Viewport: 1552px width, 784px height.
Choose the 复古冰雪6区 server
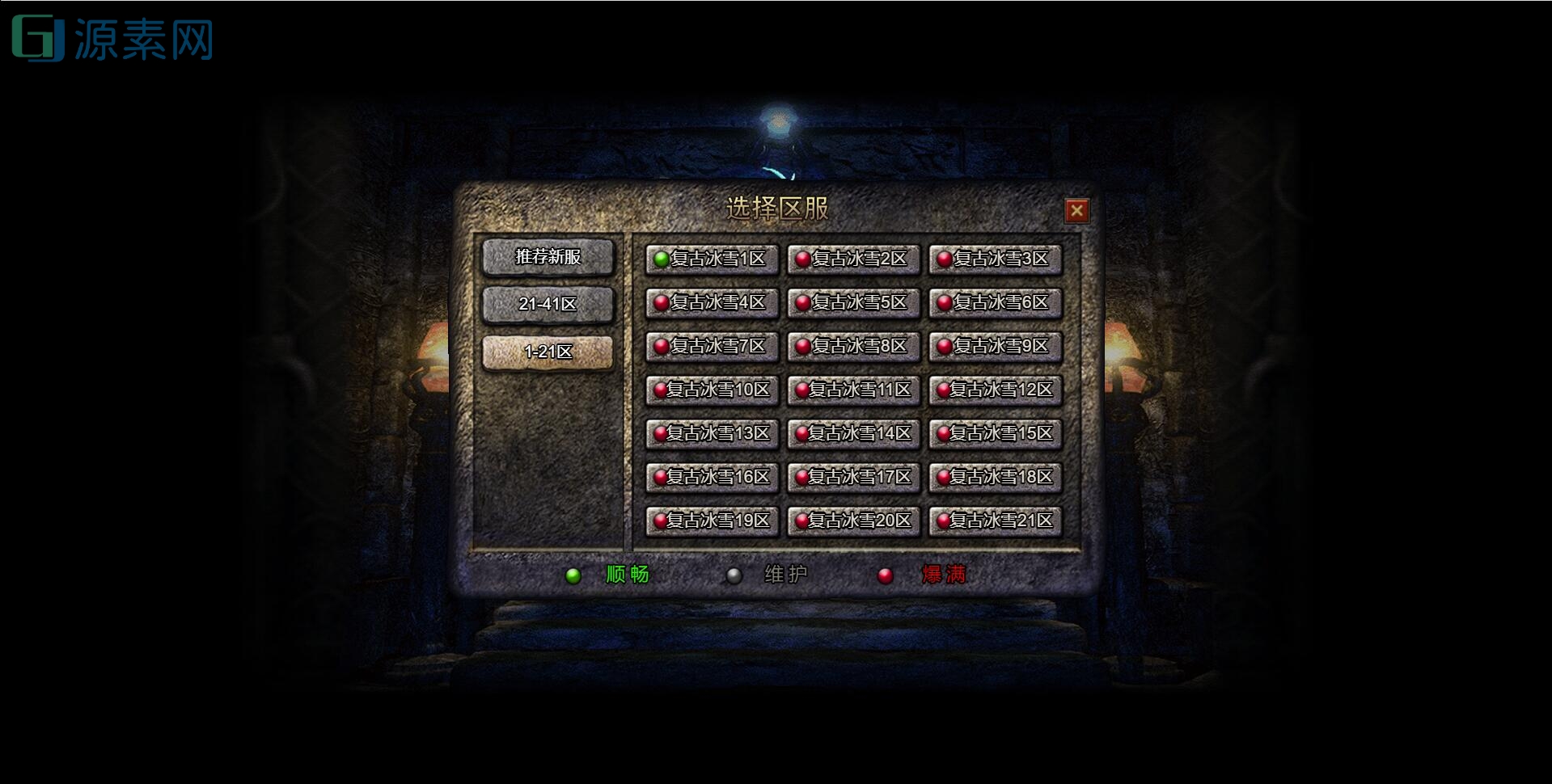(995, 303)
